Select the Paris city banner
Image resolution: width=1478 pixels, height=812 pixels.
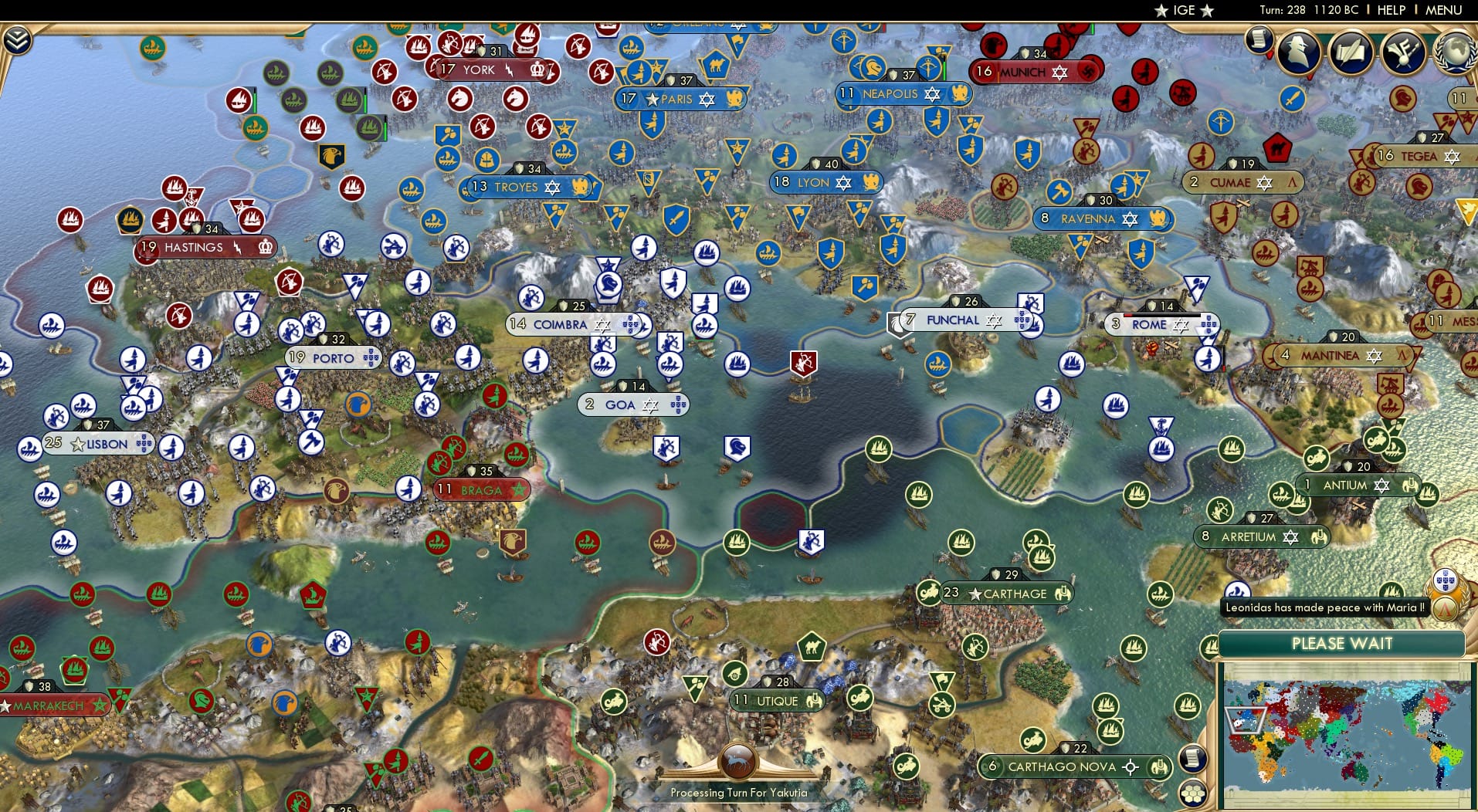[x=680, y=99]
